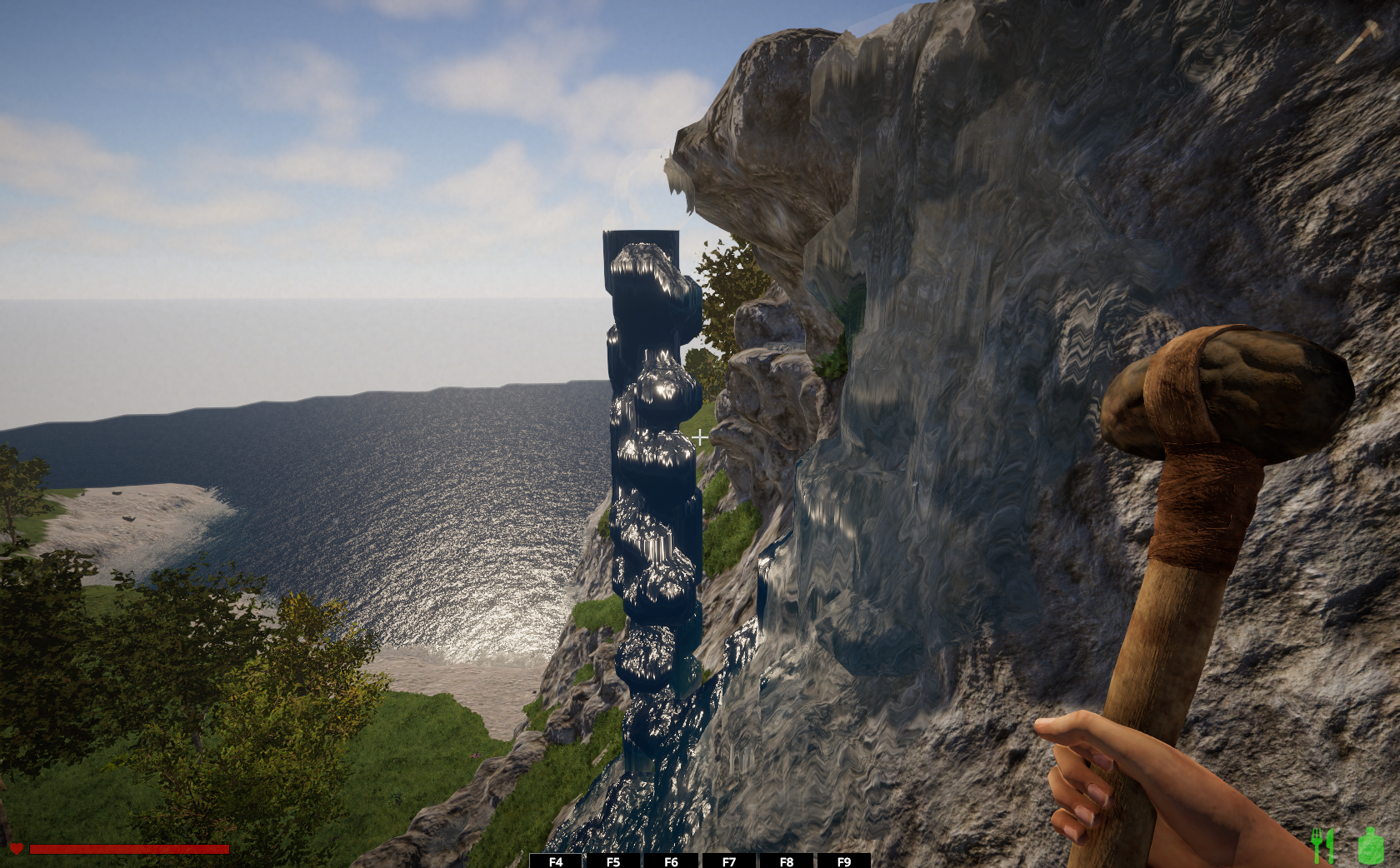The height and width of the screenshot is (868, 1400).
Task: Choose the F5 hotbar slot
Action: 613,861
